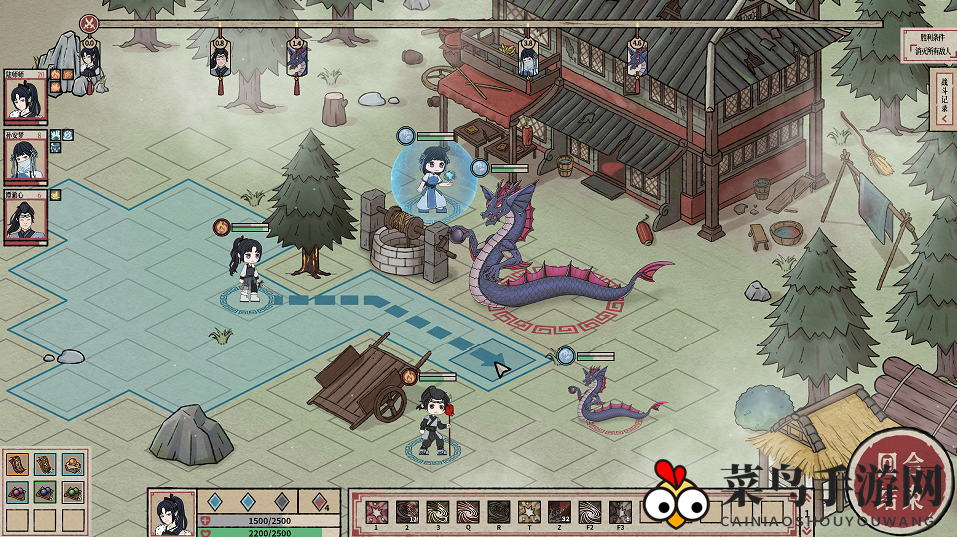
Task: Select the blue orb item in inventory
Action: [x=44, y=492]
